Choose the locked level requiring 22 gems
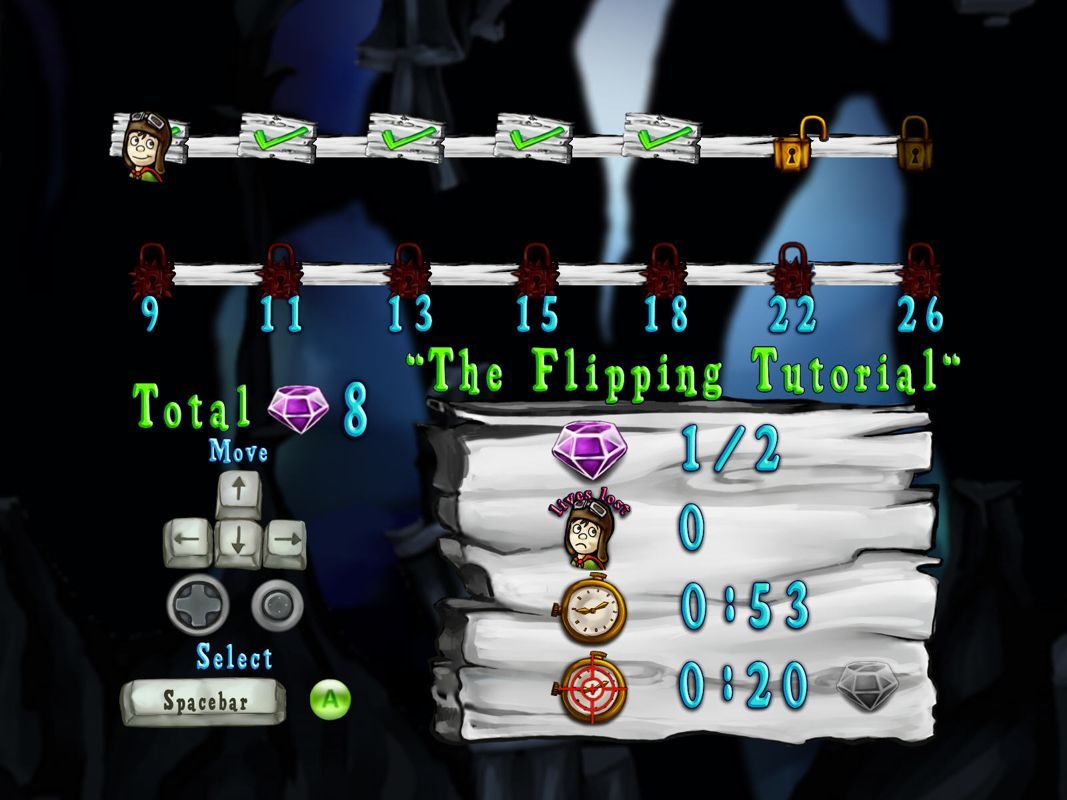This screenshot has height=800, width=1067. (x=792, y=272)
